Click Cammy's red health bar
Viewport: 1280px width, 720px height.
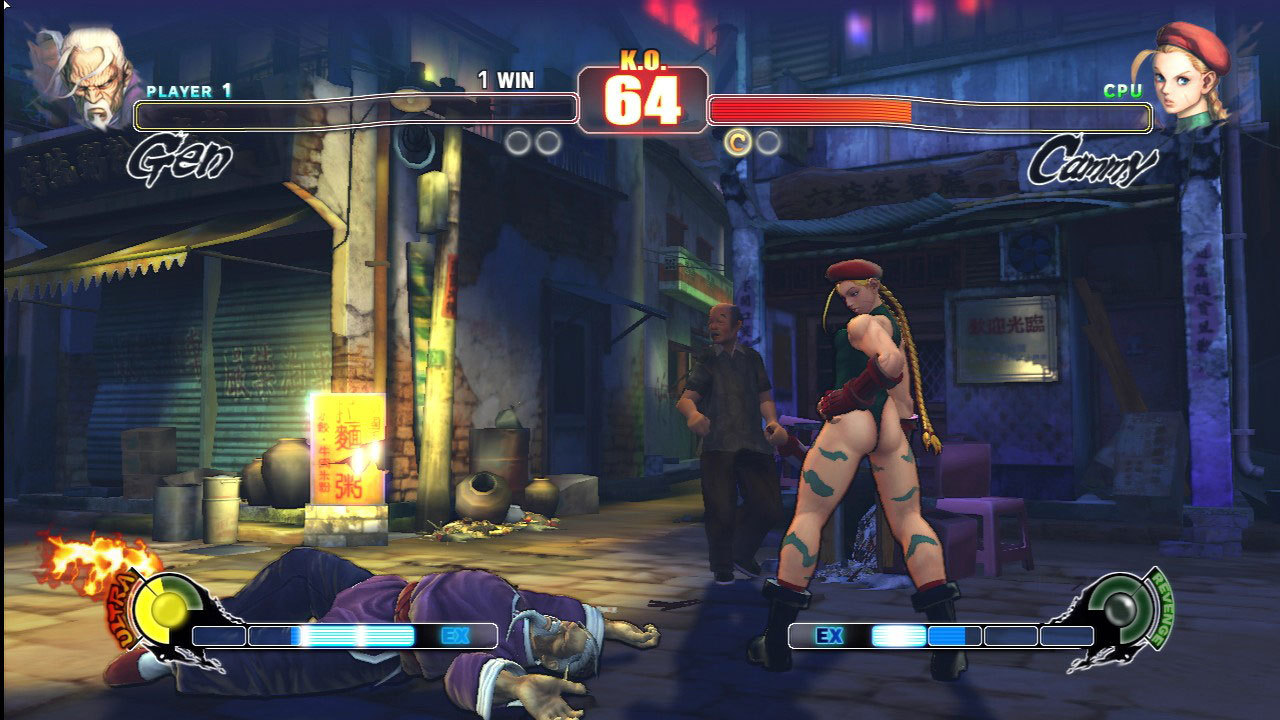tap(810, 111)
